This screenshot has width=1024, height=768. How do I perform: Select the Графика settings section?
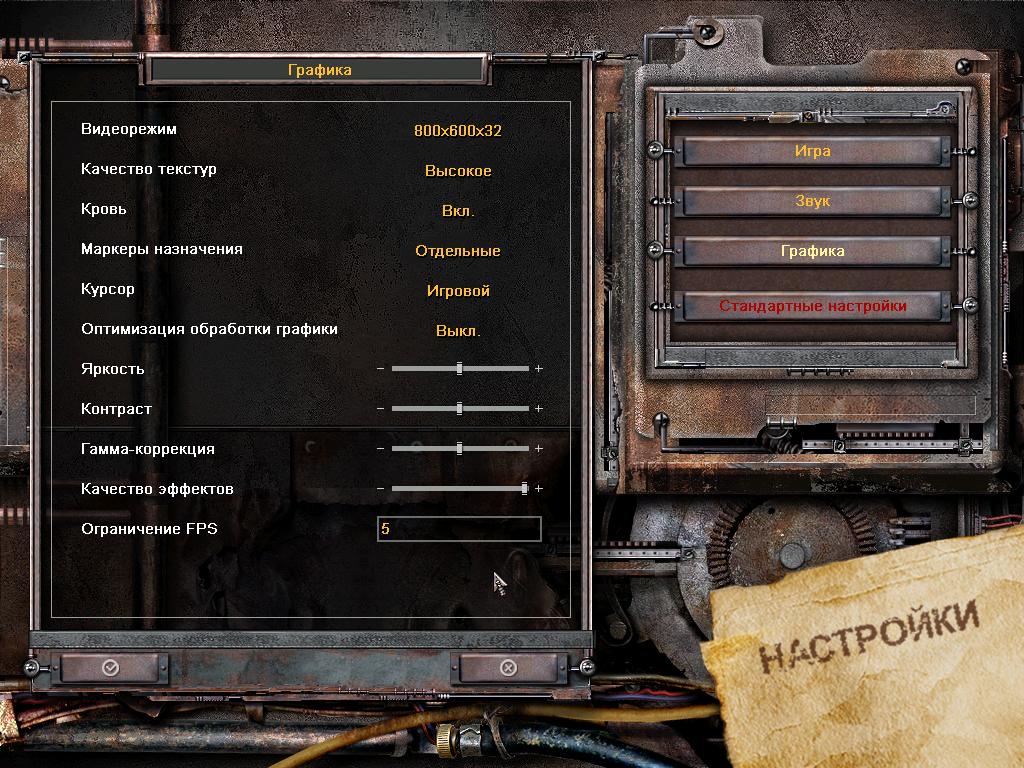(x=812, y=251)
